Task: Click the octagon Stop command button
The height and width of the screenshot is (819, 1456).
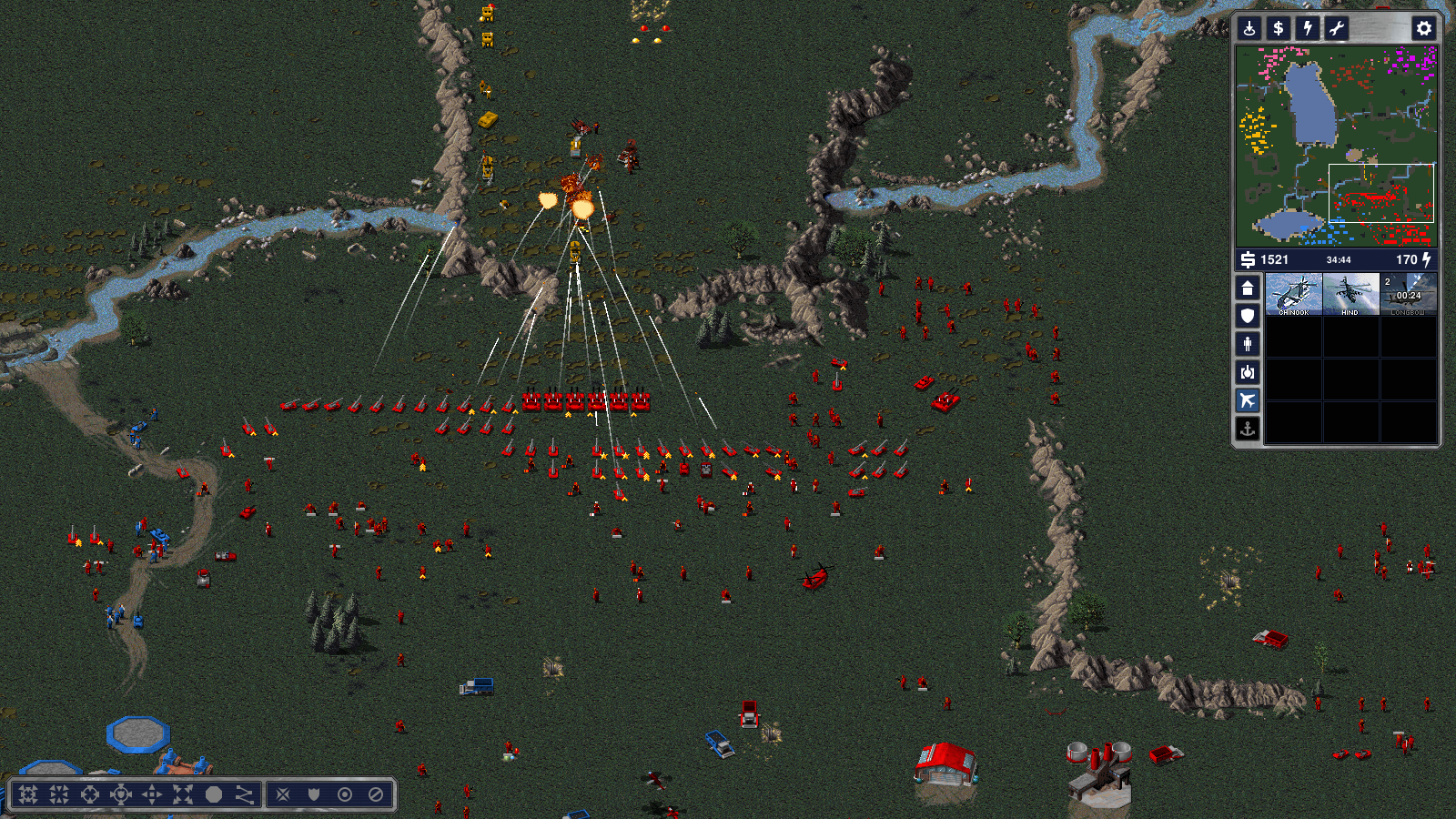Action: click(x=214, y=794)
